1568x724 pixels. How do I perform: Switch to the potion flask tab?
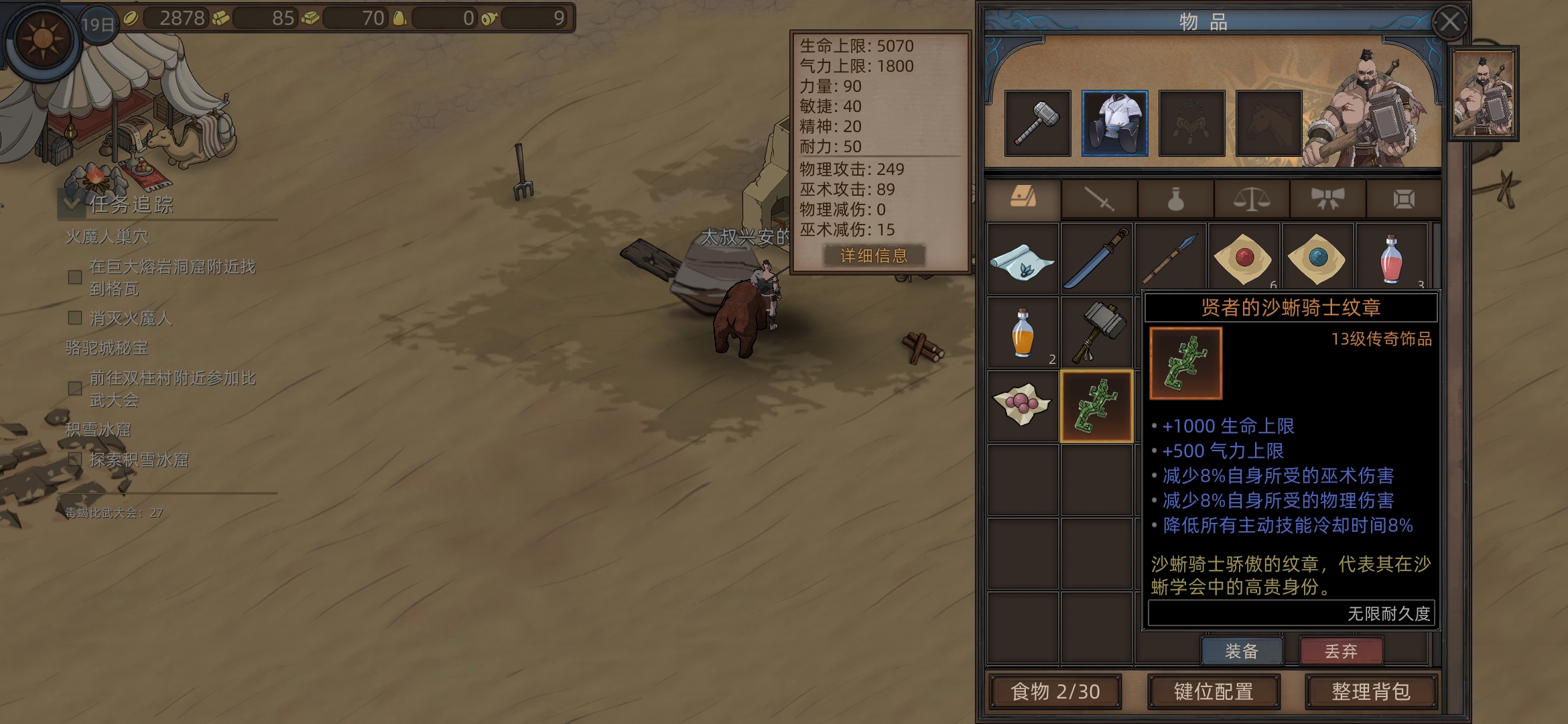coord(1175,199)
